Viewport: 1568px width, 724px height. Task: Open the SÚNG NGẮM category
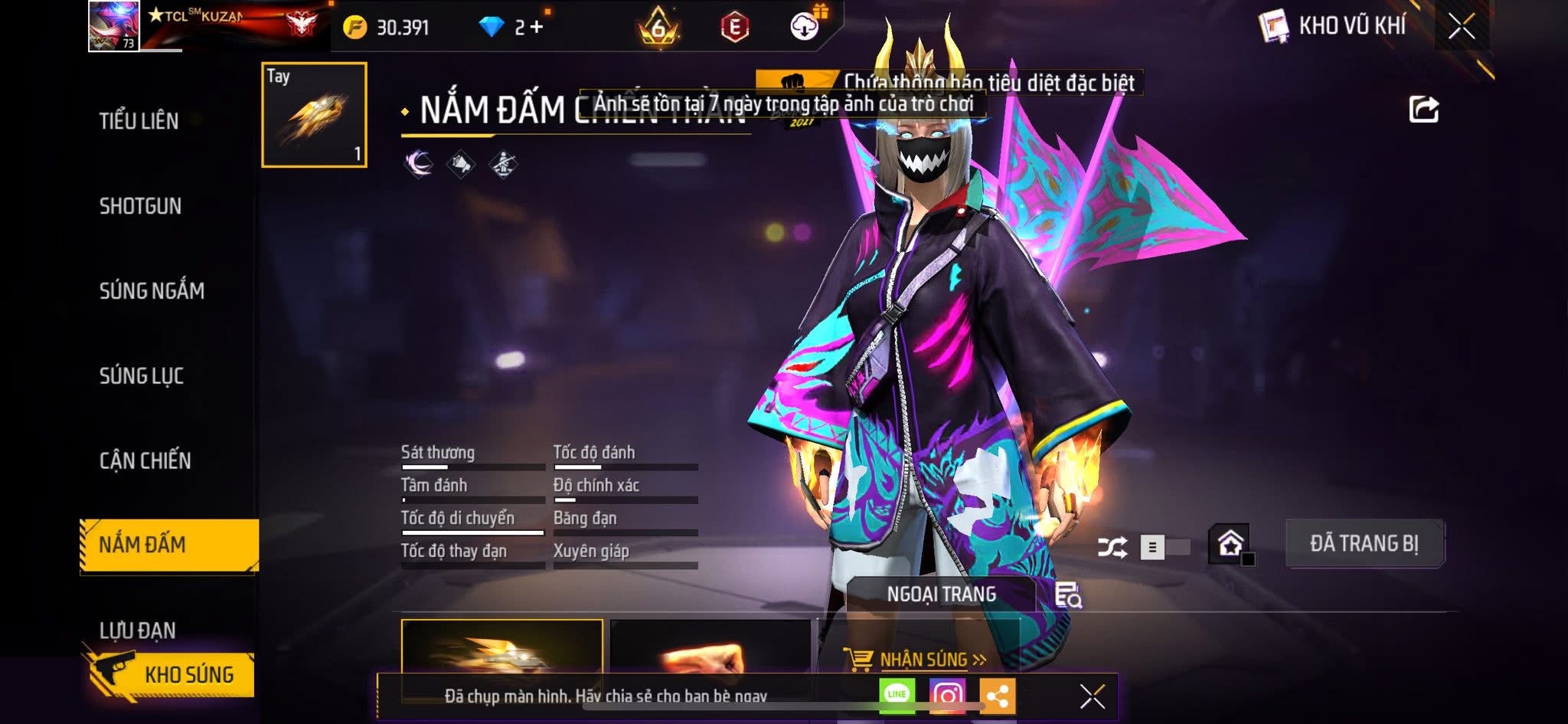(x=152, y=291)
